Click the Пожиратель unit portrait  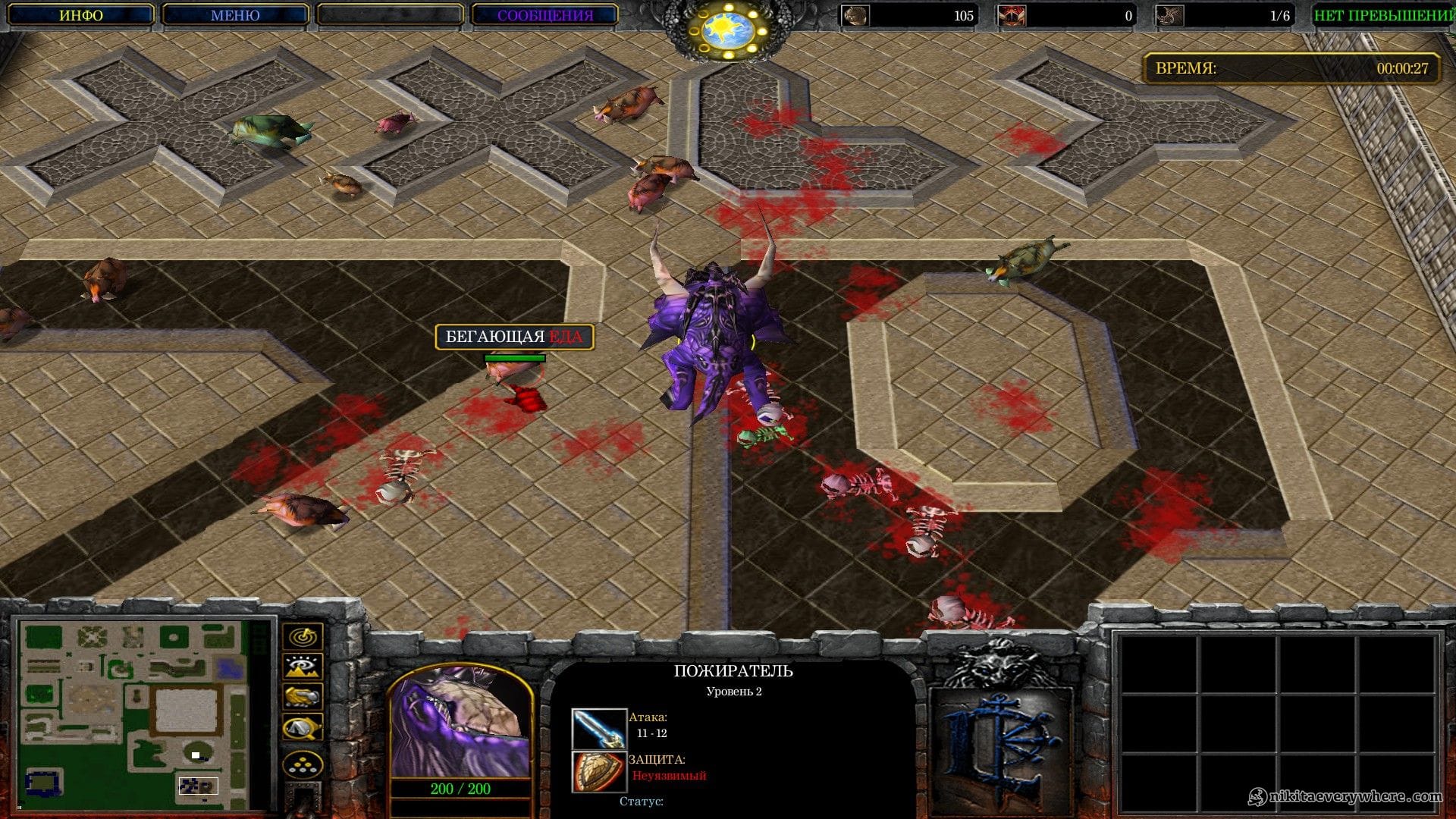pos(460,724)
